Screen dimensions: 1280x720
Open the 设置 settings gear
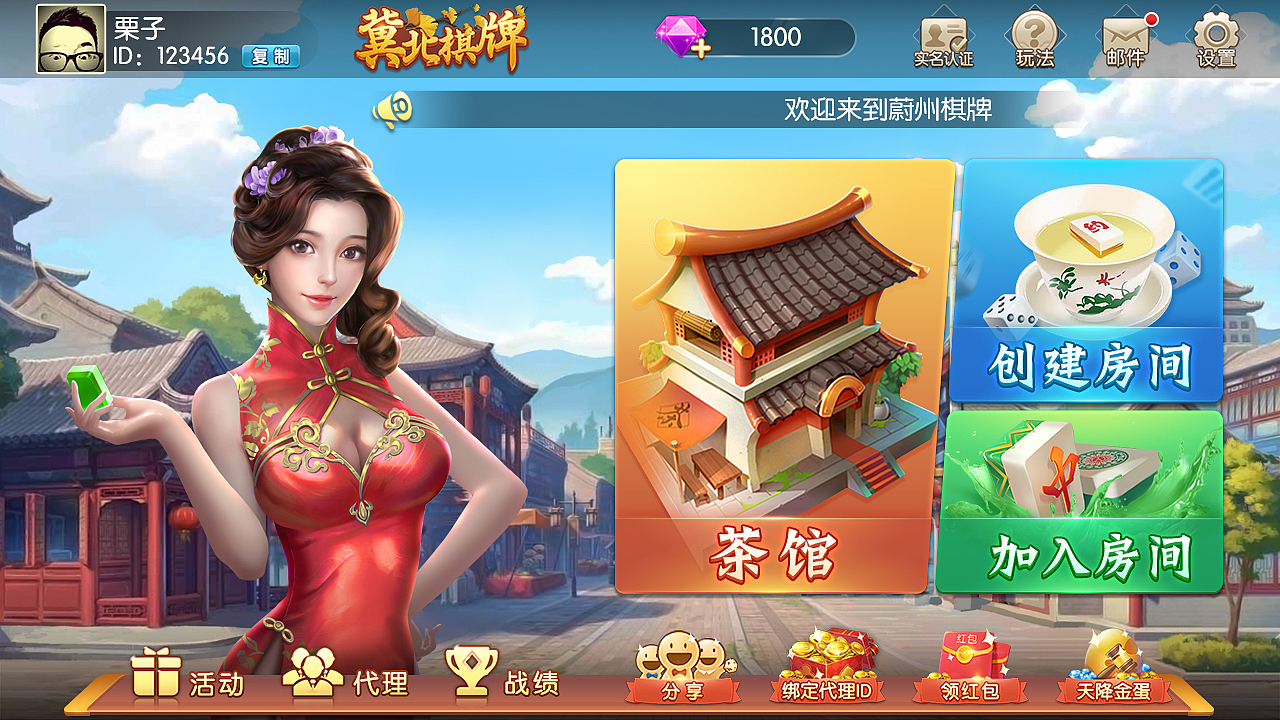(x=1213, y=38)
